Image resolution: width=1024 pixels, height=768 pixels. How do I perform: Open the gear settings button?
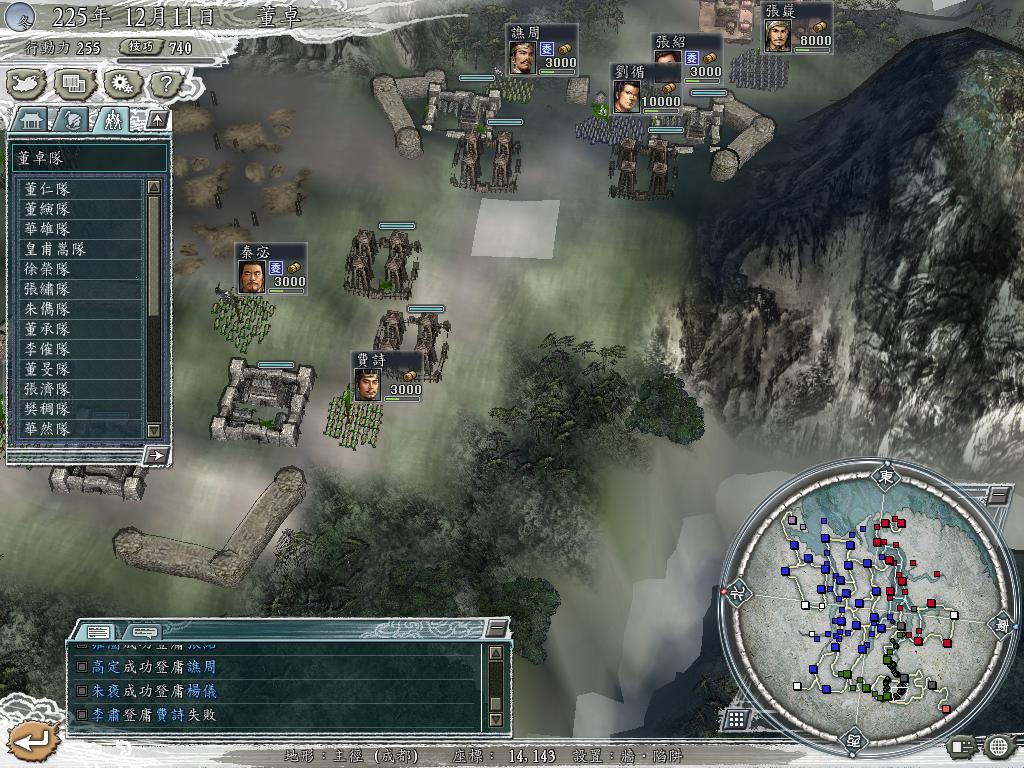(x=119, y=83)
